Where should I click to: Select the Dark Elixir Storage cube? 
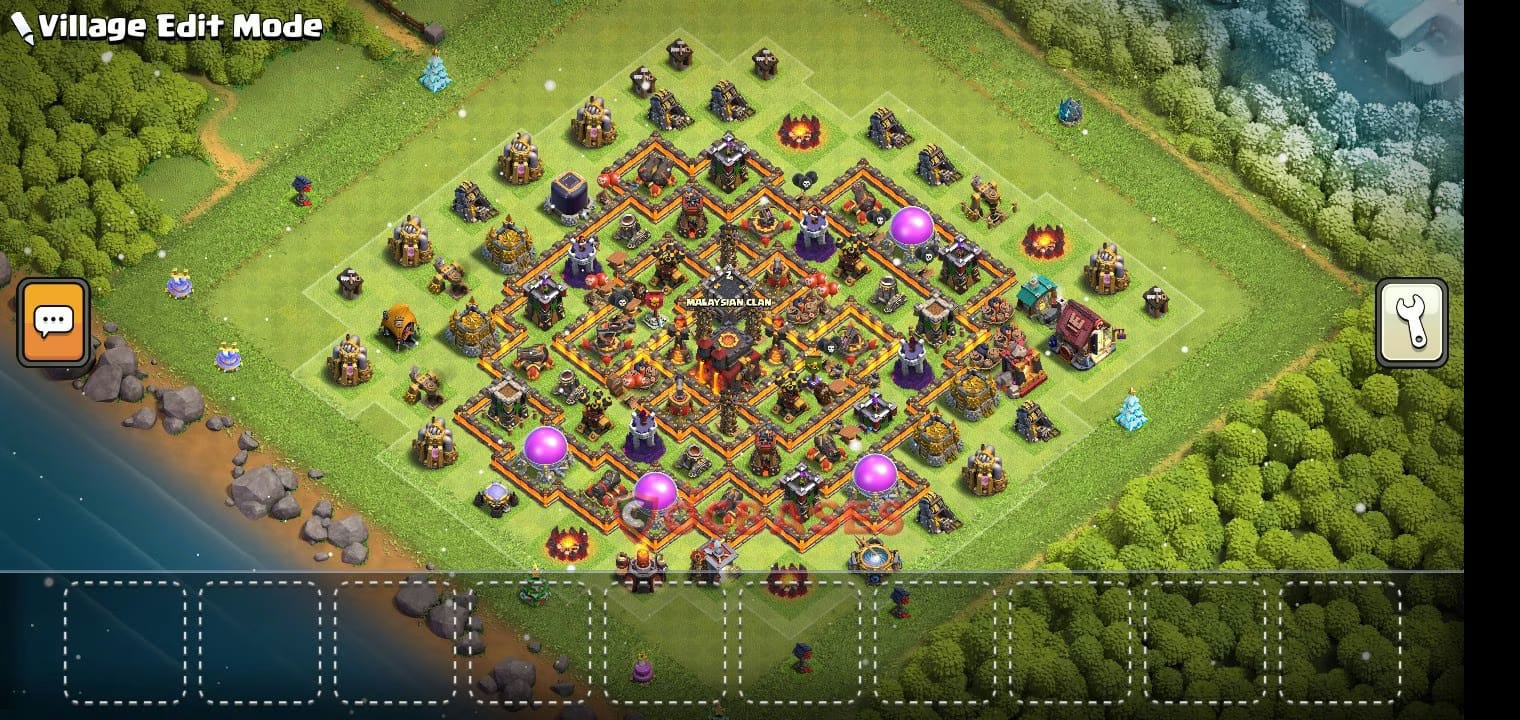coord(568,193)
